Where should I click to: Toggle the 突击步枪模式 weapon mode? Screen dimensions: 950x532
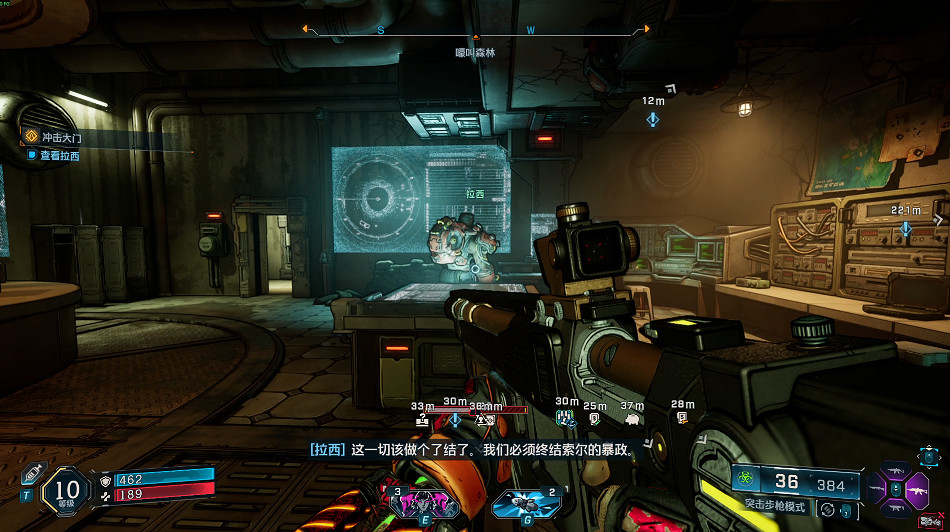pyautogui.click(x=776, y=507)
